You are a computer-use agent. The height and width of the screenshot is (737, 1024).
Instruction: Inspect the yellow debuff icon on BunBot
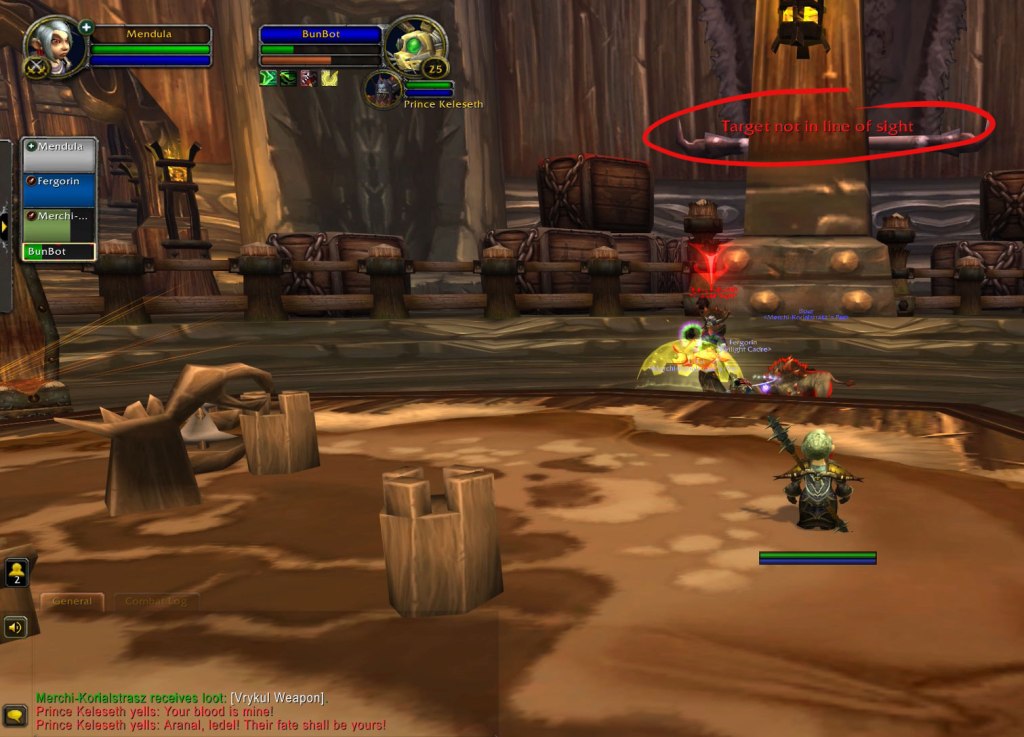329,78
